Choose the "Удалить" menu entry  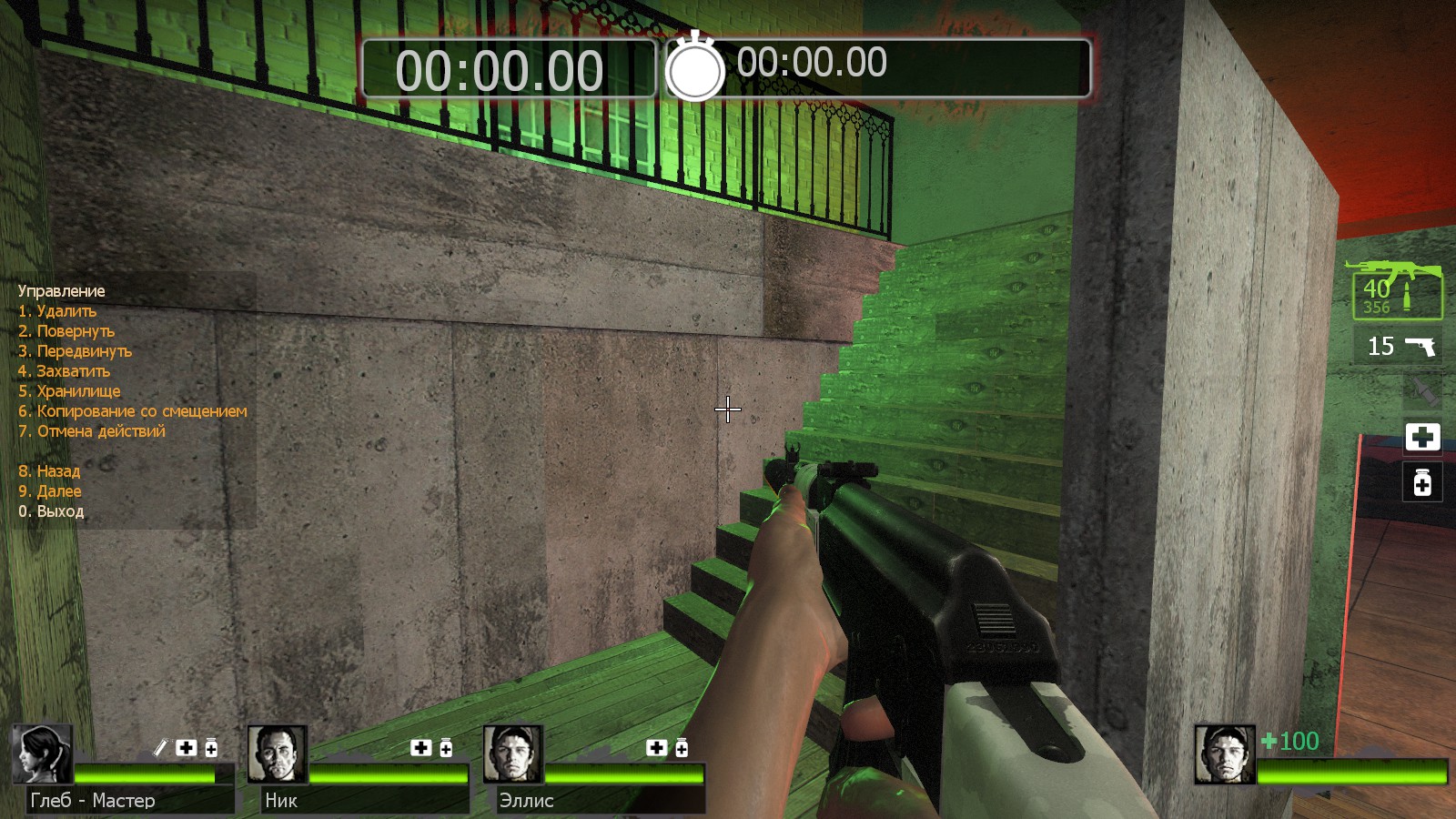pos(57,311)
